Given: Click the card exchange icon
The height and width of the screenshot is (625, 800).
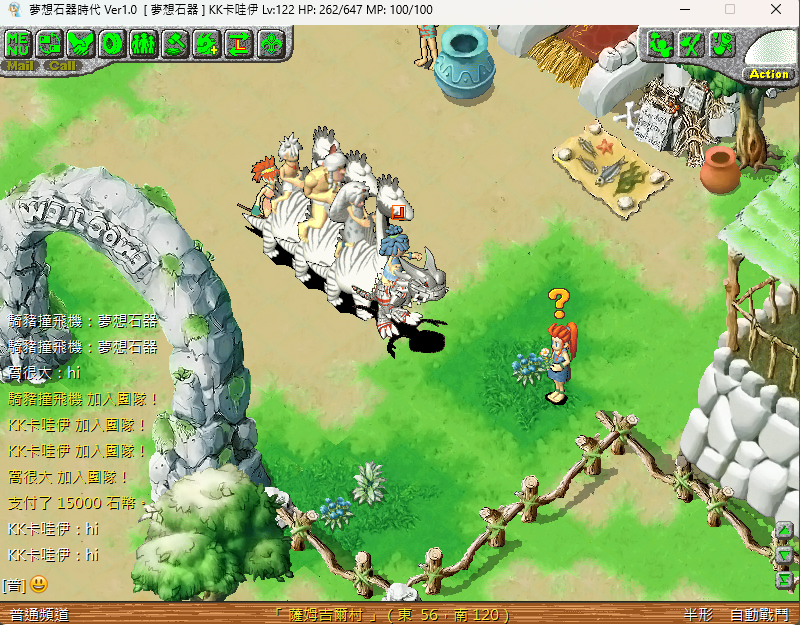Looking at the screenshot, I should [50, 44].
